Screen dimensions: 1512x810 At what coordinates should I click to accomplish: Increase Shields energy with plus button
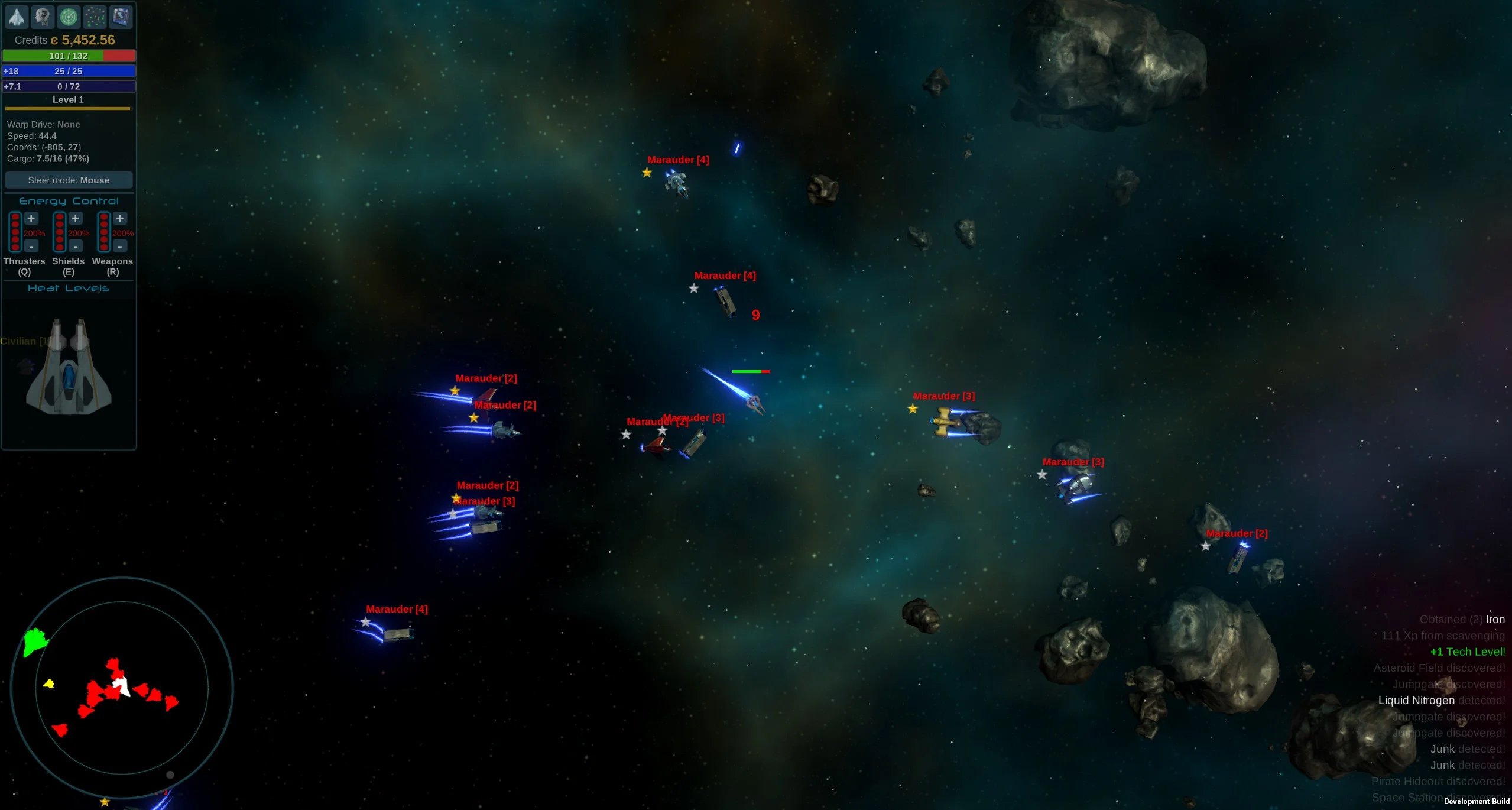tap(76, 219)
